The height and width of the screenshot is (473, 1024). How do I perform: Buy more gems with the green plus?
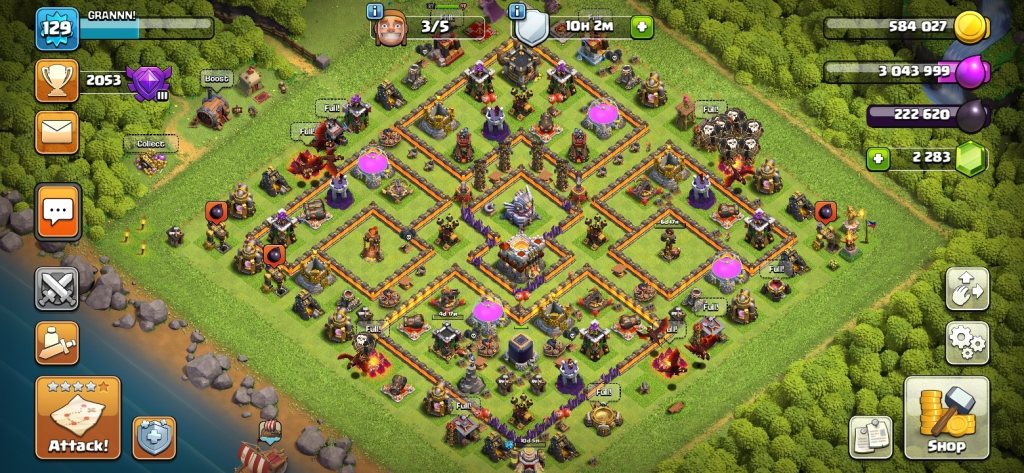pos(879,158)
